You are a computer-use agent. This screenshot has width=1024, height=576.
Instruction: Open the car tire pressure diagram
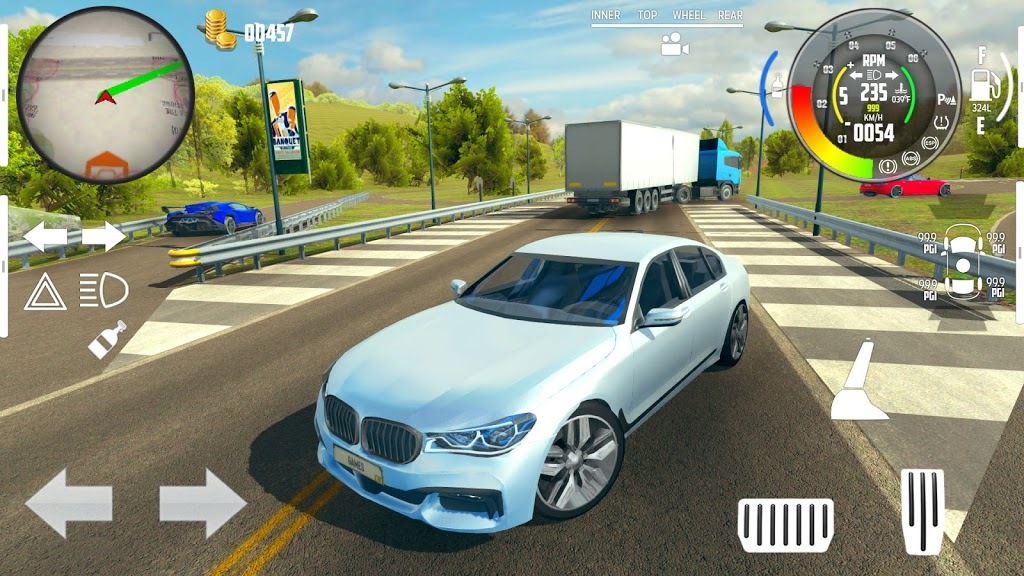pyautogui.click(x=961, y=262)
